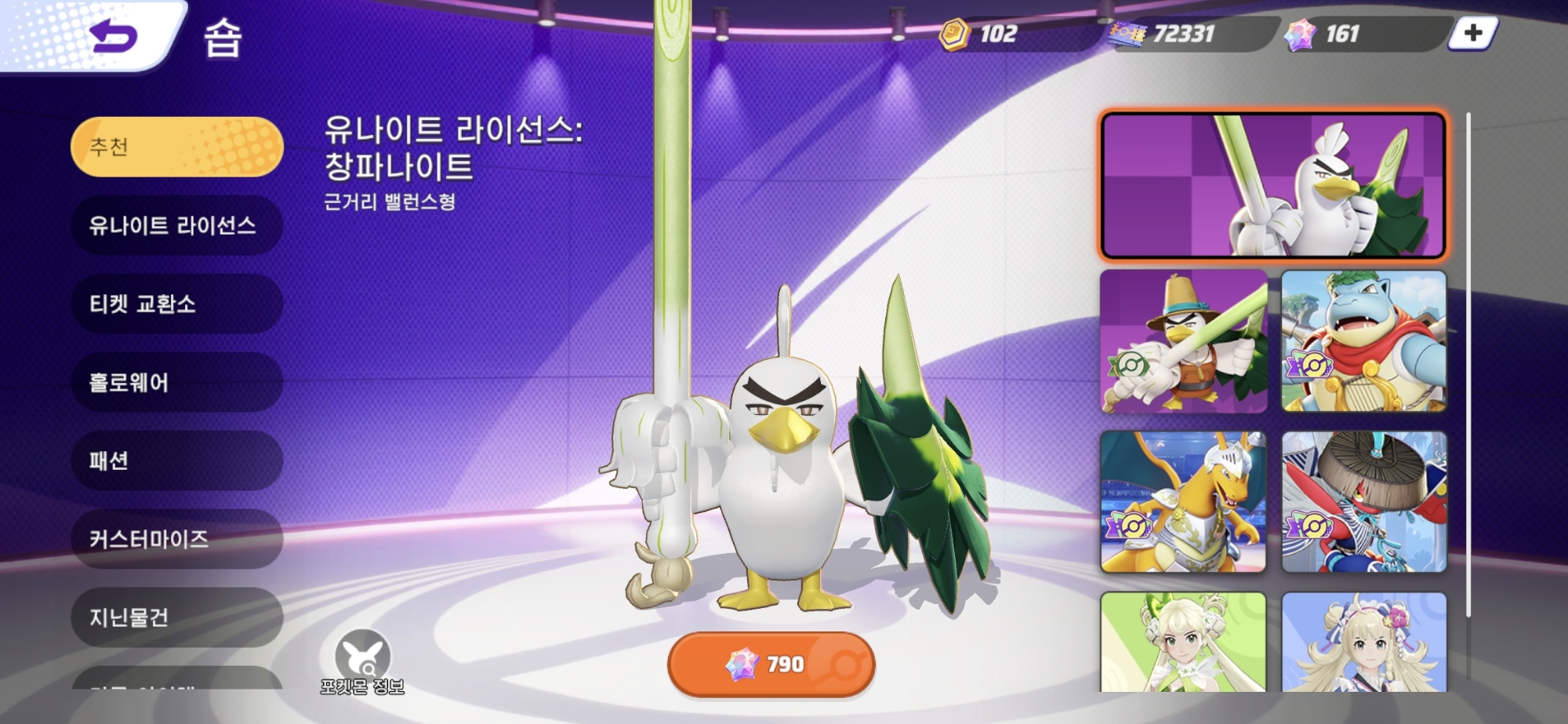The image size is (1568, 724).
Task: Add more gems with the plus button
Action: click(x=1472, y=34)
